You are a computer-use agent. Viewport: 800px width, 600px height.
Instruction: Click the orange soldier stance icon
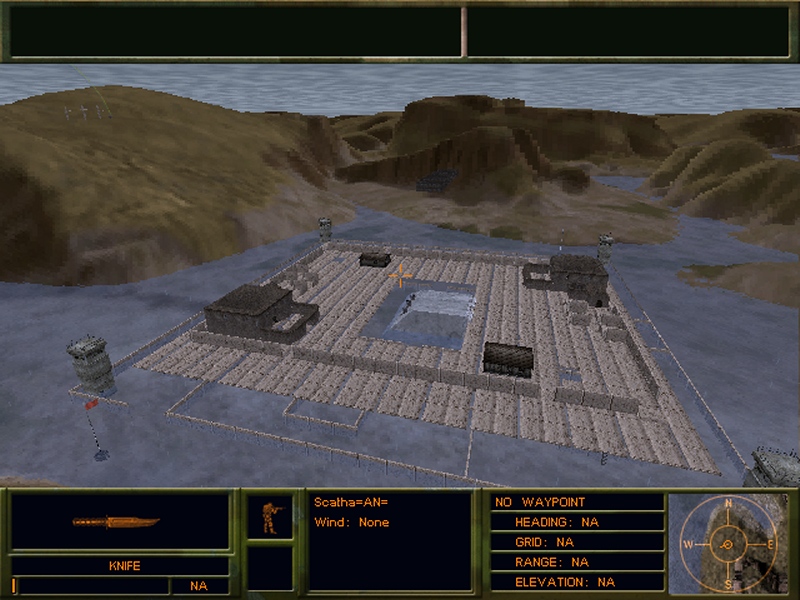[270, 517]
